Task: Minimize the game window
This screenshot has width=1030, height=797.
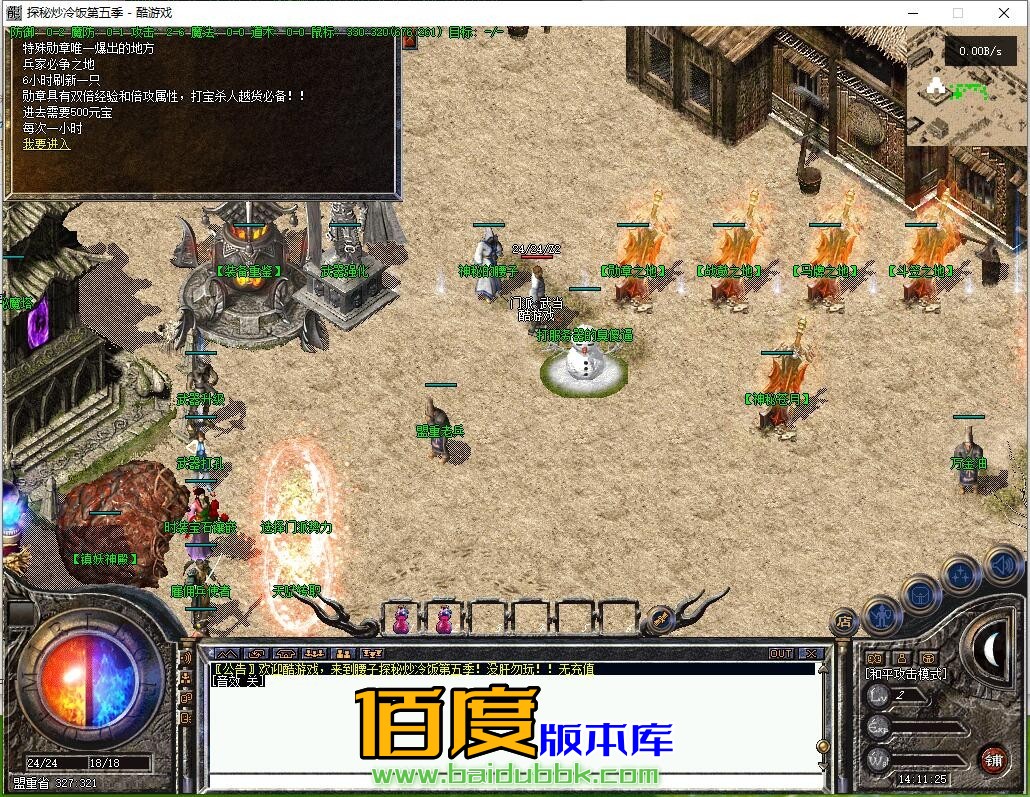Action: [912, 13]
